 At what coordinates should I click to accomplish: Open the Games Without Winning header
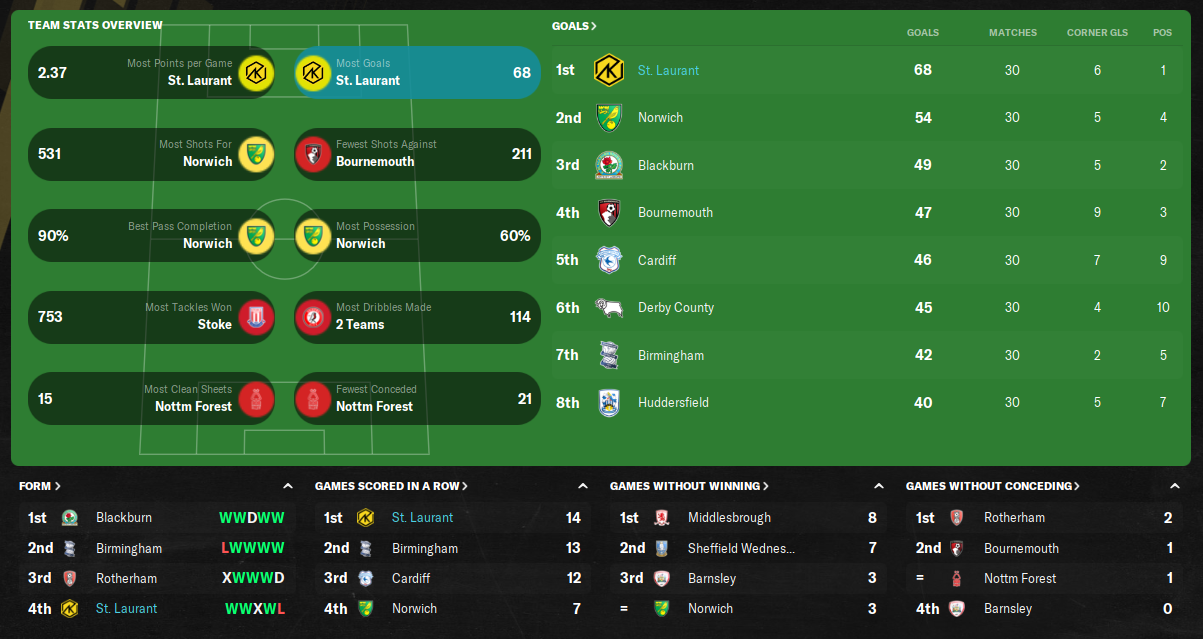coord(689,486)
